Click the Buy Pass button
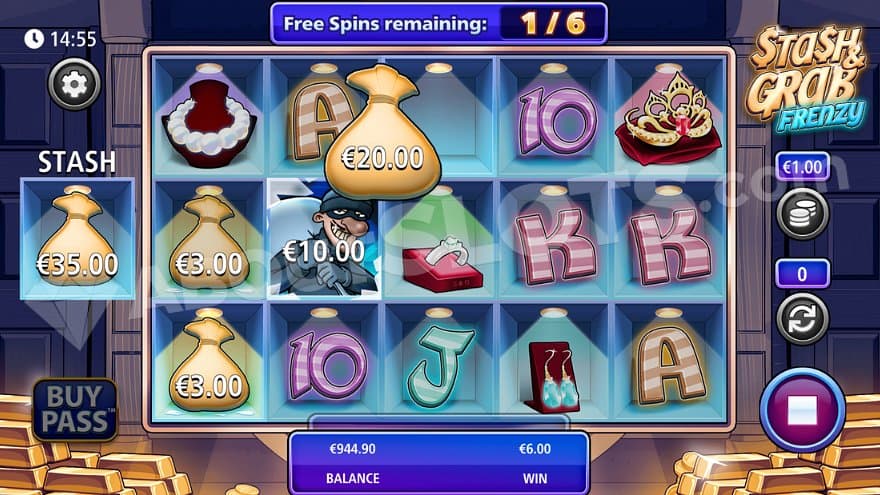Screen dimensions: 880x495 74,409
